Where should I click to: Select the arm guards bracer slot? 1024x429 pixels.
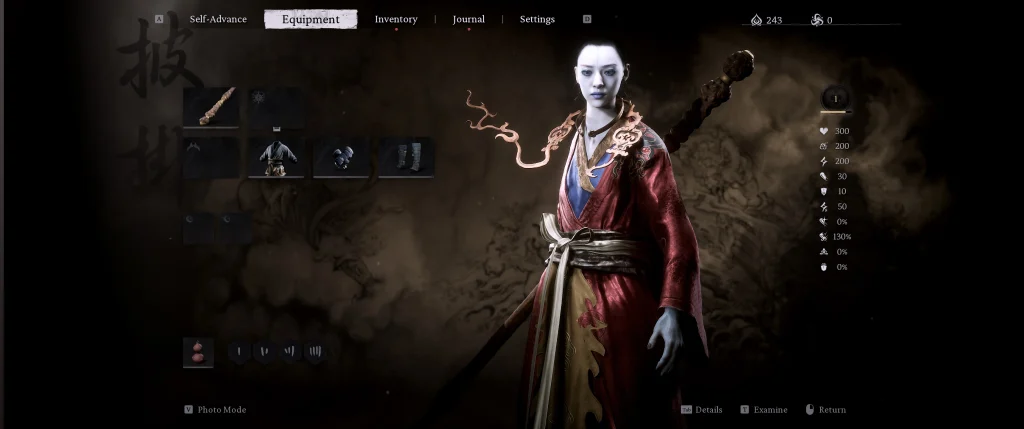(341, 158)
